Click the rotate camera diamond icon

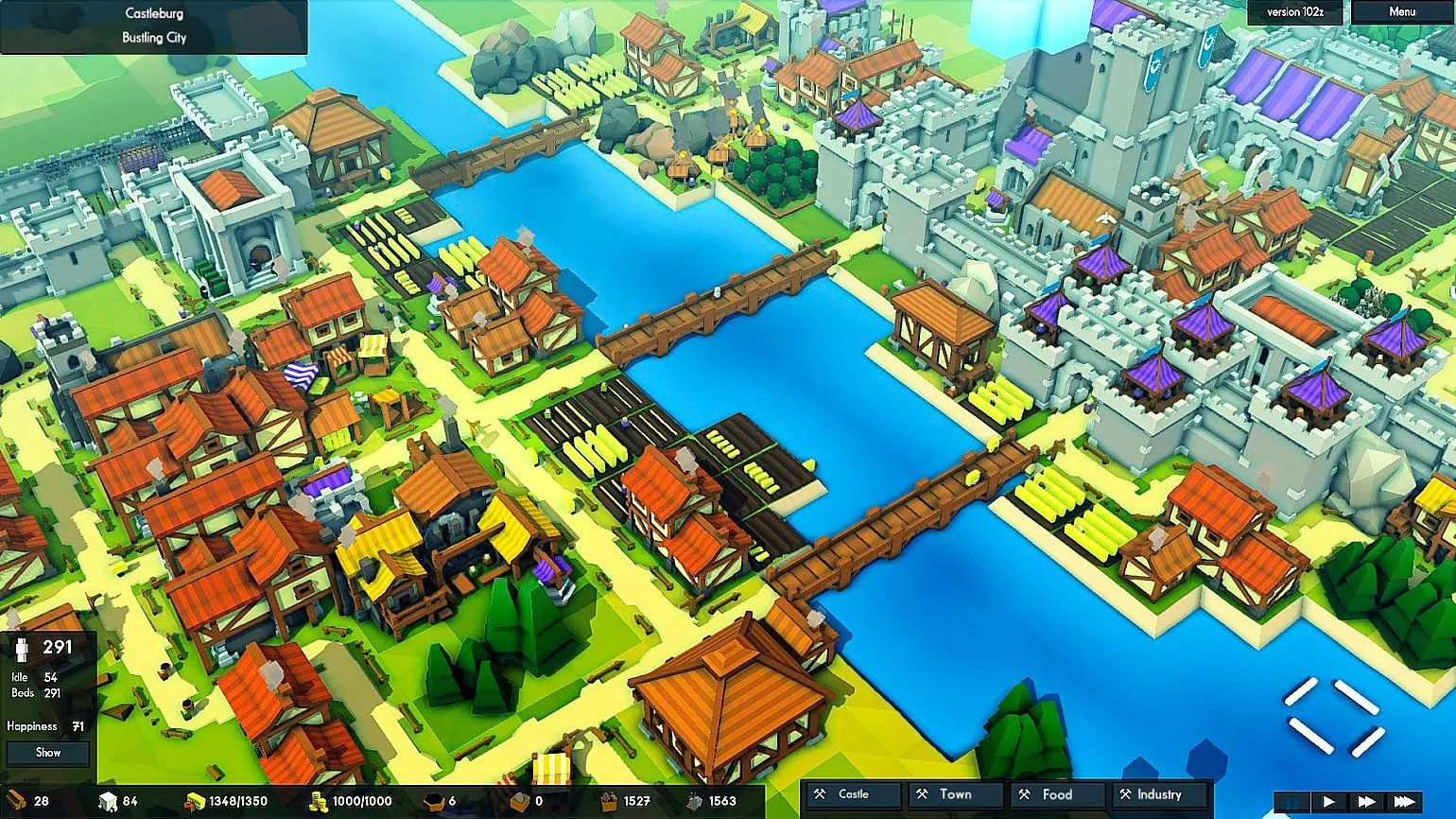tap(1333, 716)
